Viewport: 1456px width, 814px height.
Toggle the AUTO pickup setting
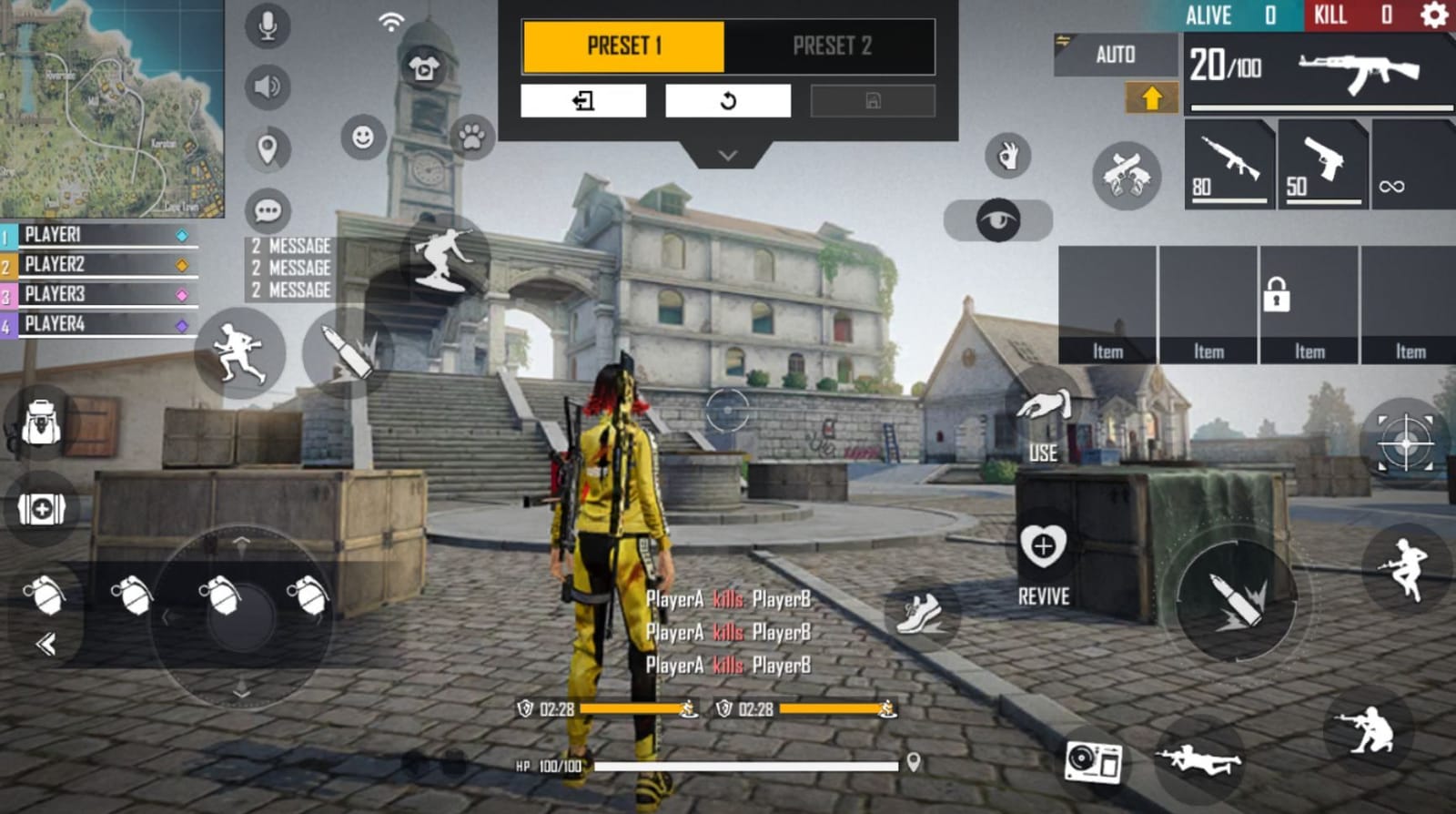pyautogui.click(x=1116, y=55)
